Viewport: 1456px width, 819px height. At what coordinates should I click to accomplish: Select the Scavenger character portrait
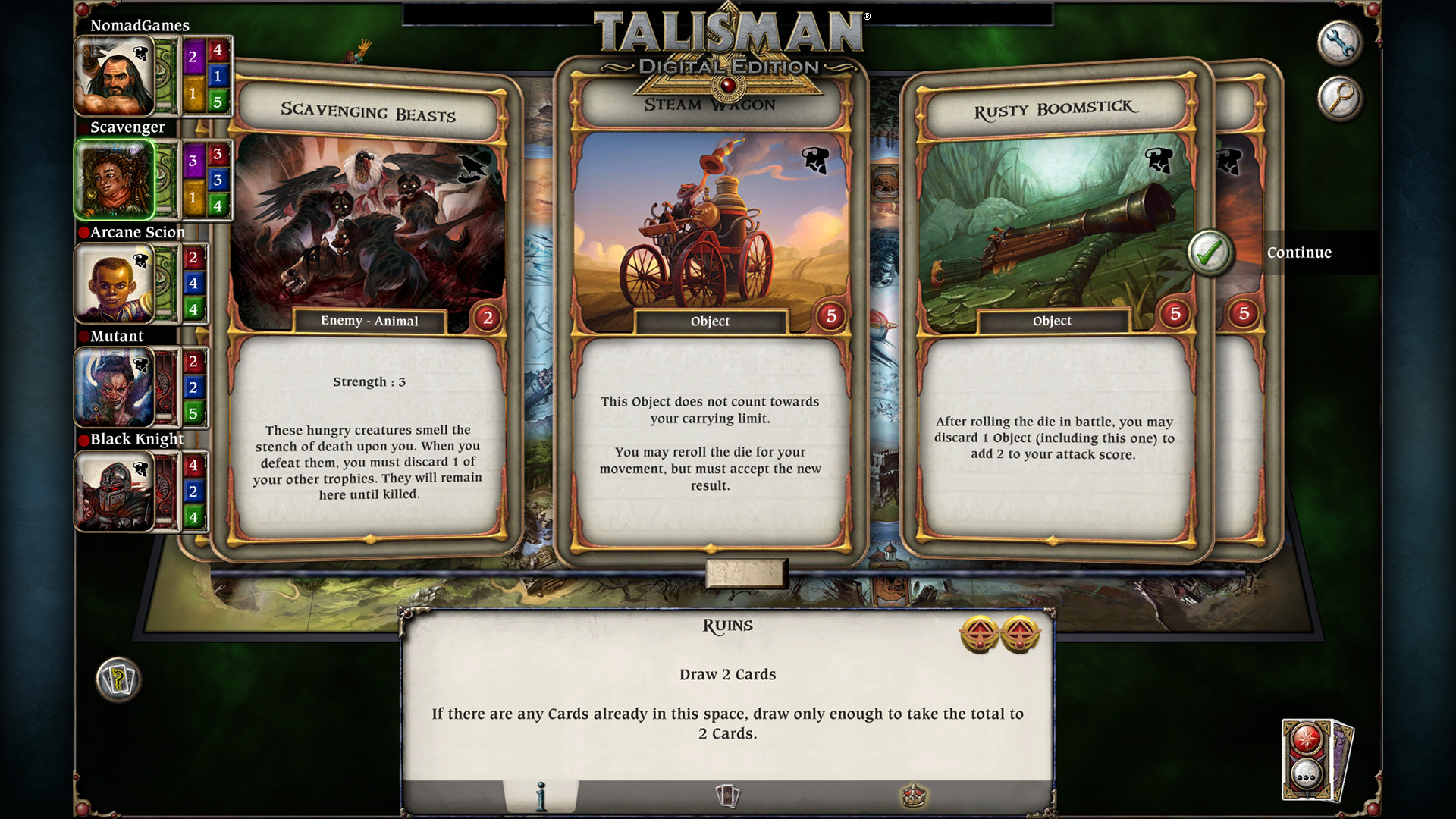coord(116,180)
